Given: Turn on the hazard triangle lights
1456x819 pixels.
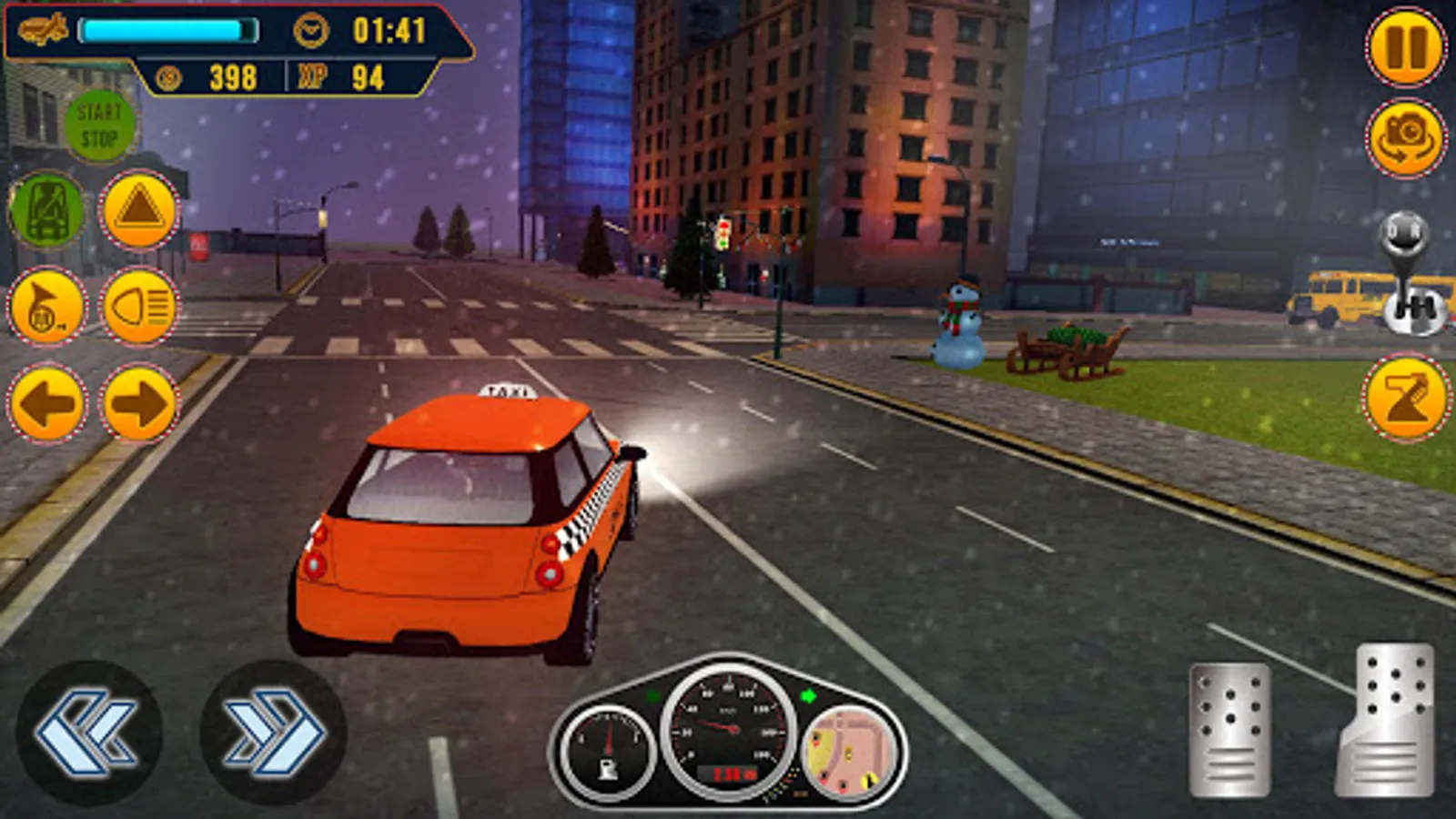Looking at the screenshot, I should pyautogui.click(x=139, y=211).
